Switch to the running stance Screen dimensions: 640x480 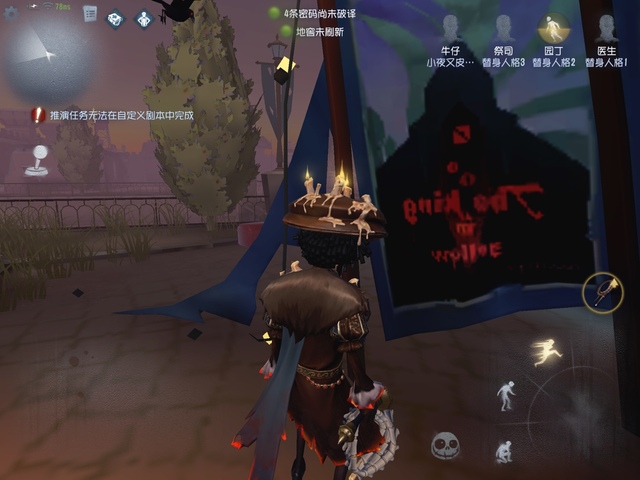pyautogui.click(x=546, y=352)
